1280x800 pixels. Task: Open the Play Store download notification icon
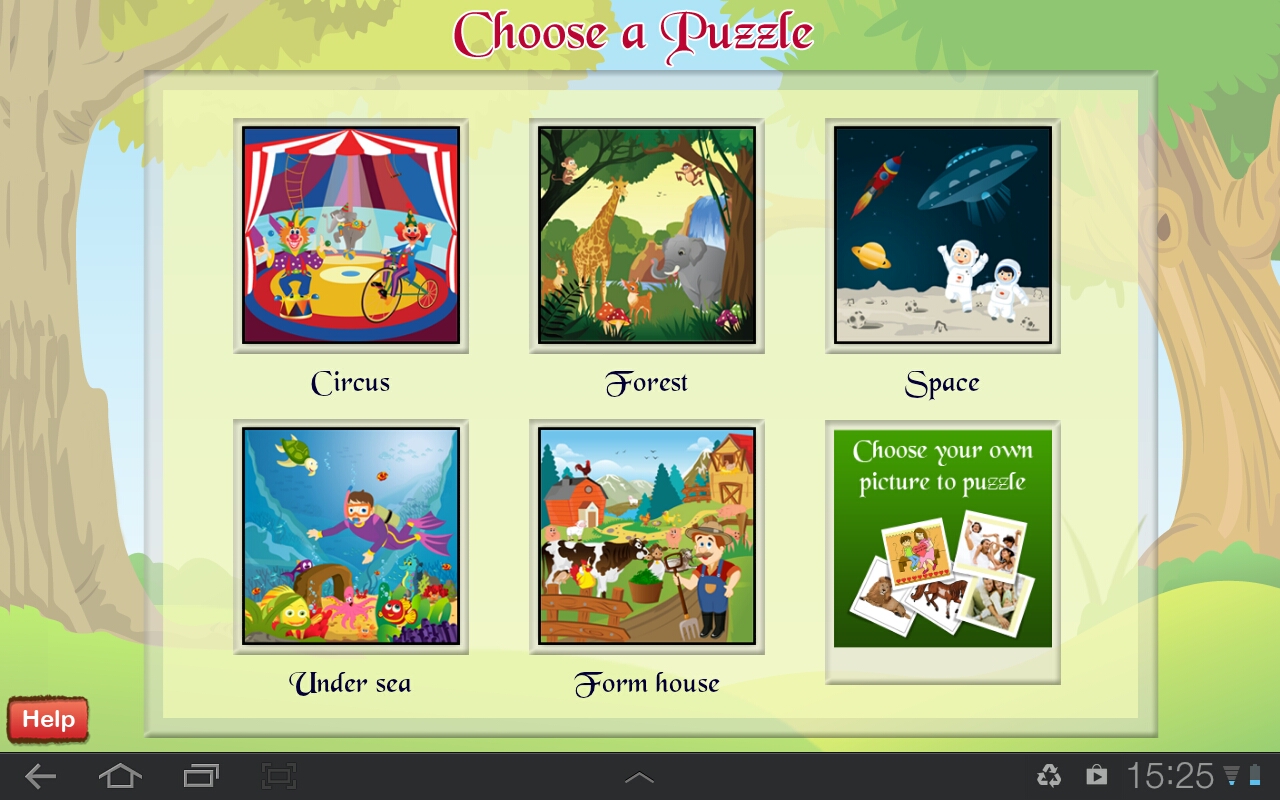coord(1096,774)
